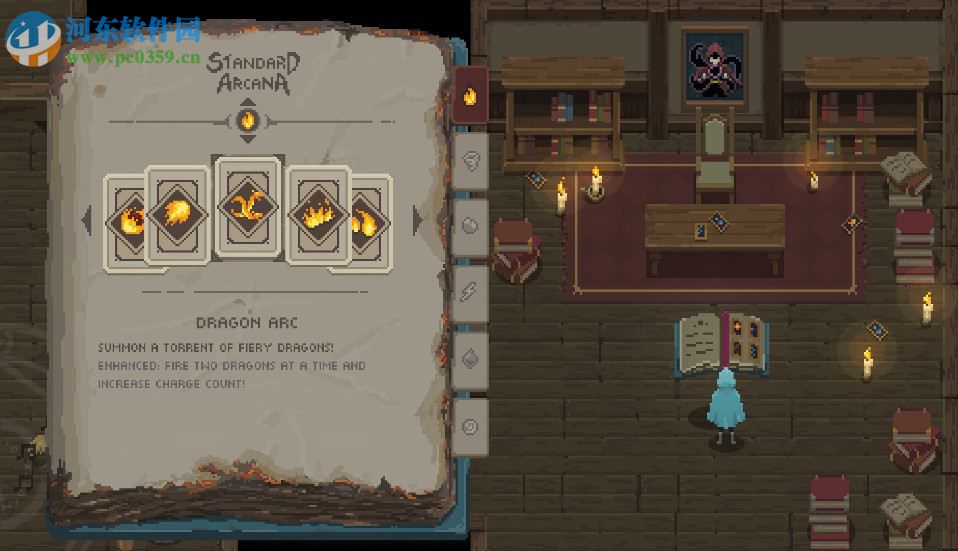Viewport: 958px width, 551px height.
Task: Open the chaos spiral tab
Action: 470,426
